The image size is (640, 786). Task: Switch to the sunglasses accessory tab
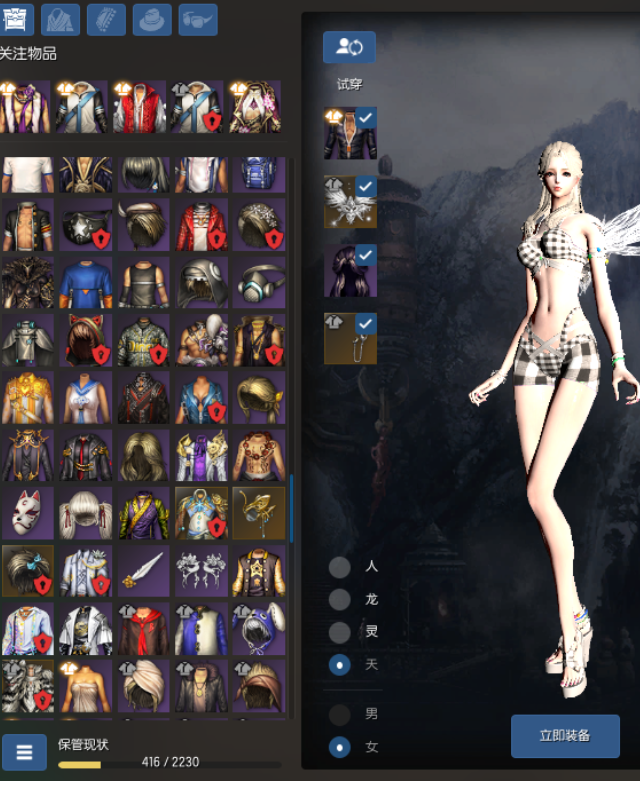(x=198, y=19)
